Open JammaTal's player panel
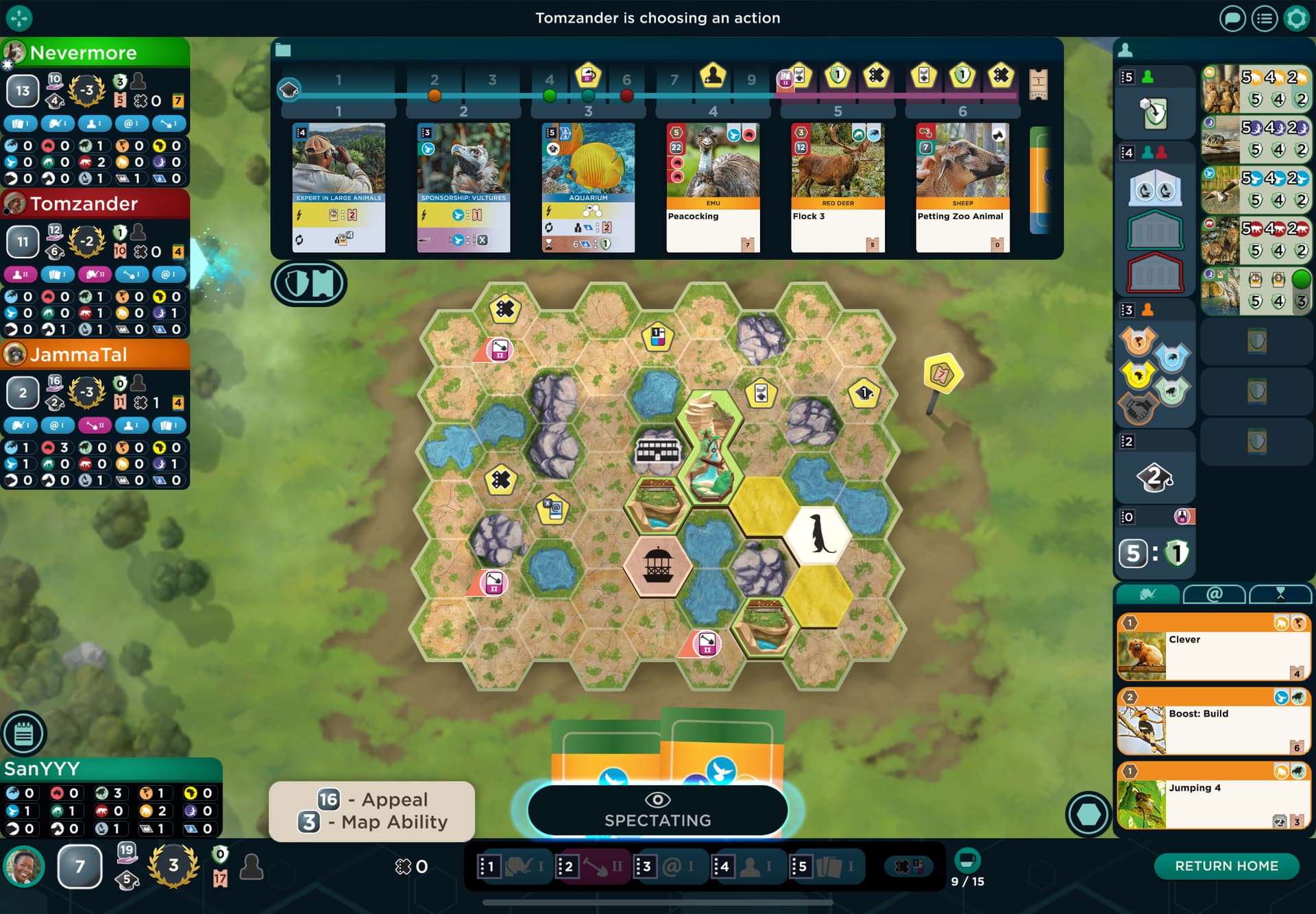Viewport: 1316px width, 914px height. coord(95,354)
